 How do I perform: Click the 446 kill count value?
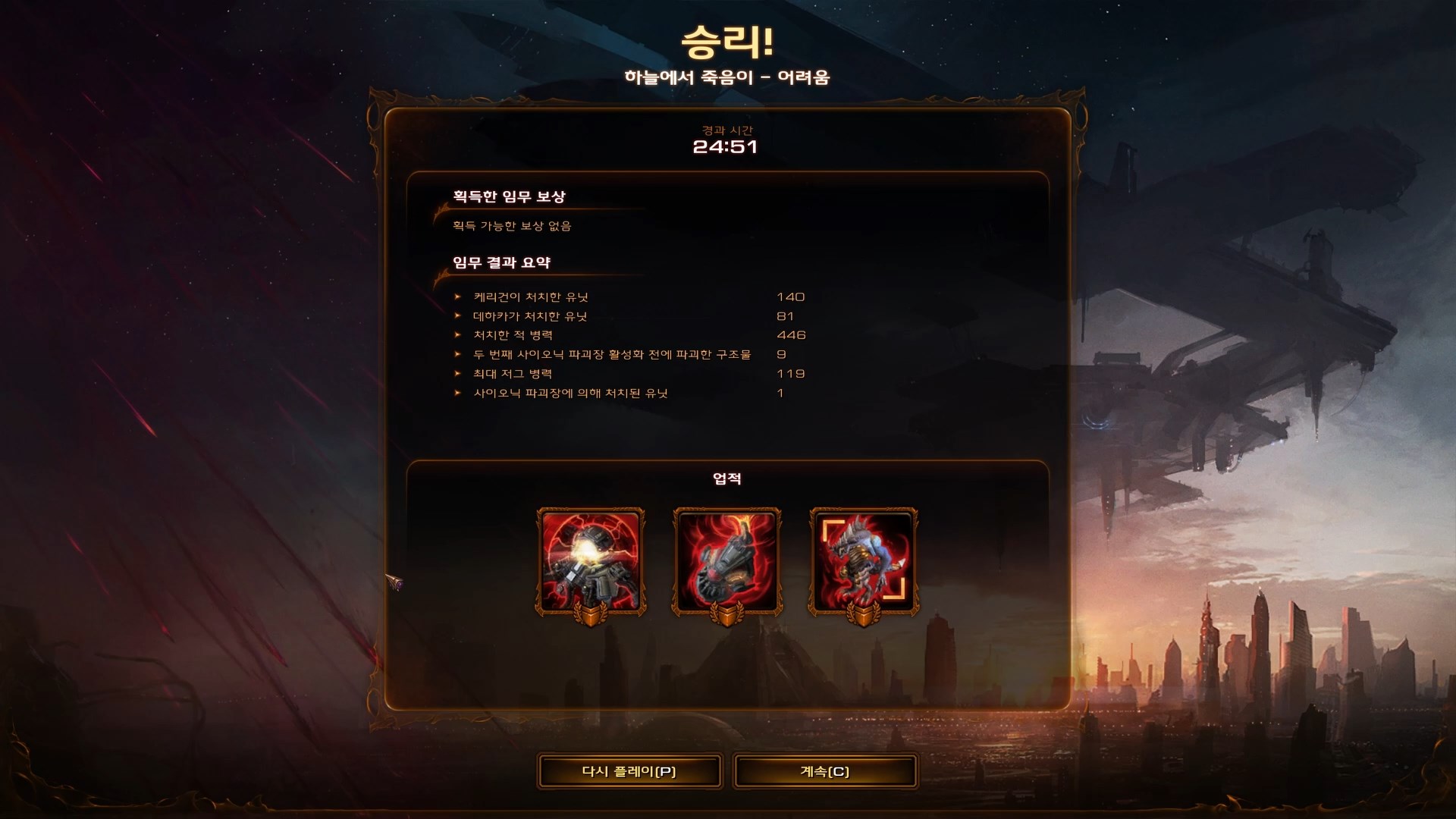pos(791,334)
